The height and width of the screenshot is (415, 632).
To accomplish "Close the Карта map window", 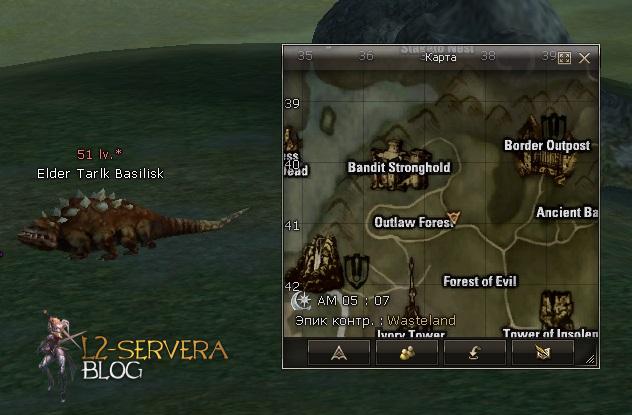I will point(585,58).
